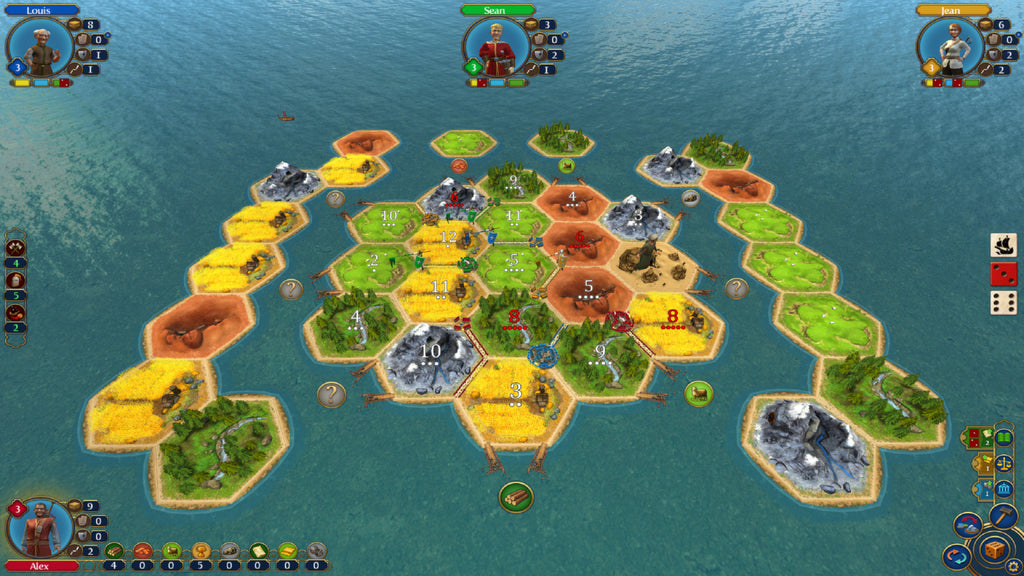Click the crossed axes icon

click(16, 247)
